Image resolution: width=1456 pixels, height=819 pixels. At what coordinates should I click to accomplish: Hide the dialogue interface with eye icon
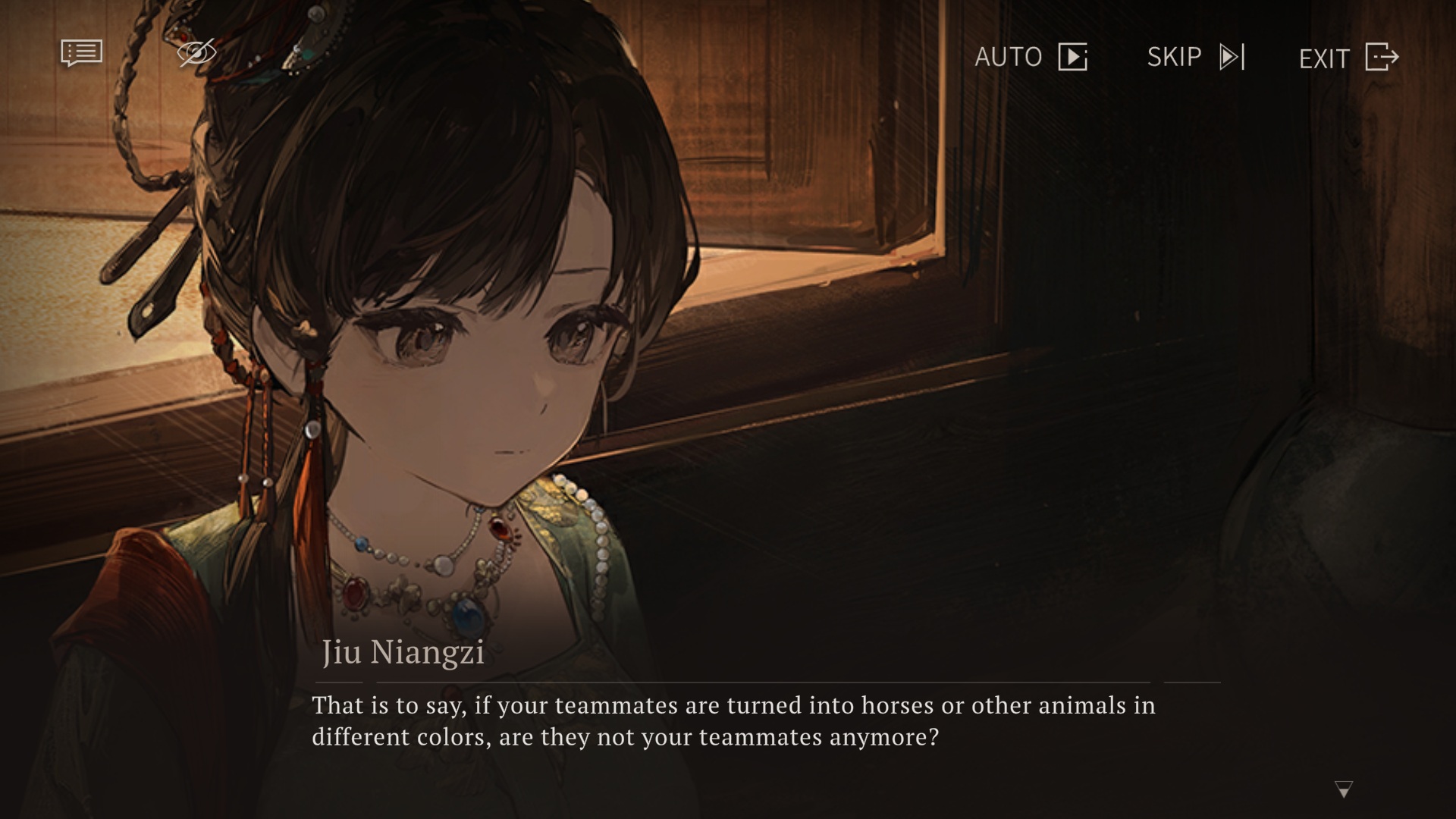(196, 53)
